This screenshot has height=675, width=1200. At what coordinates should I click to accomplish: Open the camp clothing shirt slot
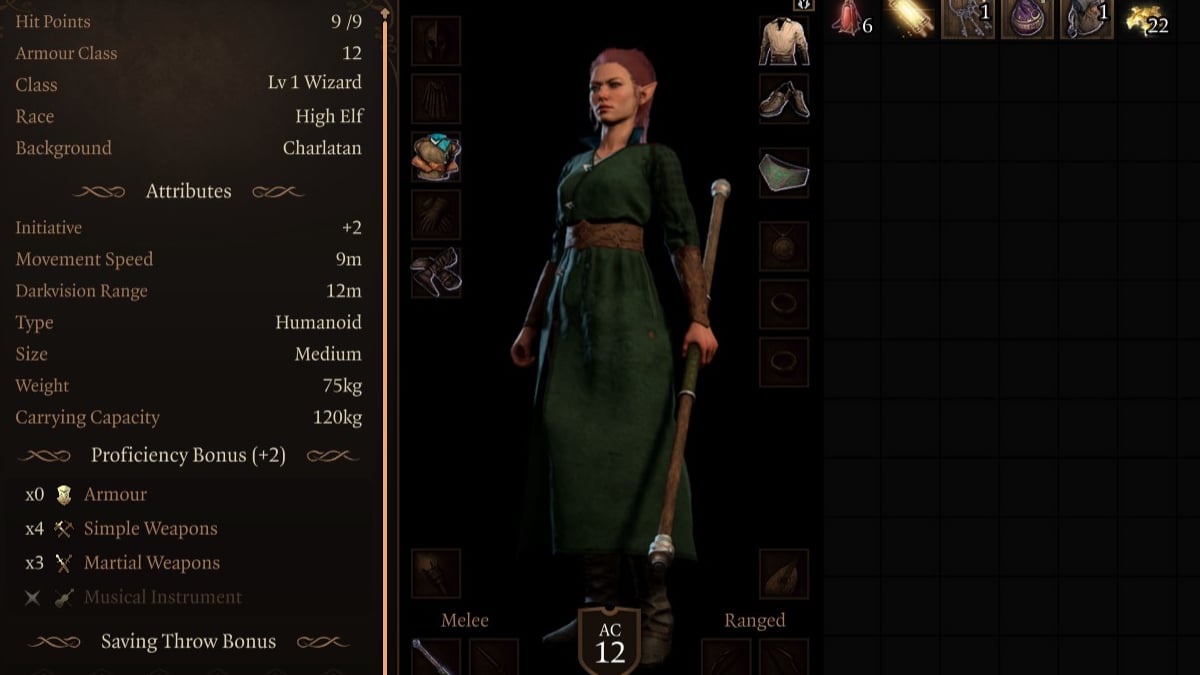click(x=784, y=41)
